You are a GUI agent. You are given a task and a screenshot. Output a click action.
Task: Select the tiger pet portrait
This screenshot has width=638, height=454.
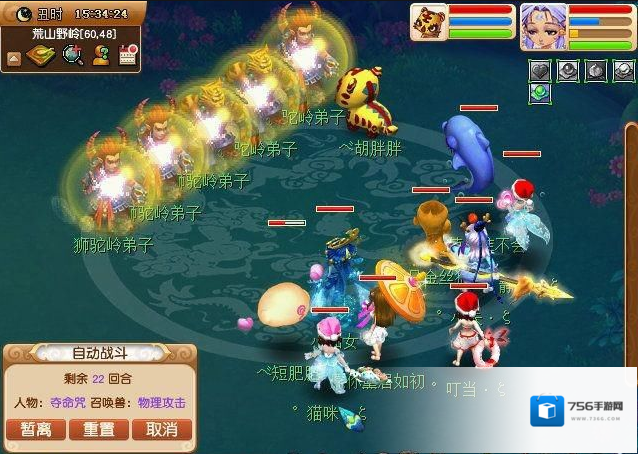point(428,22)
